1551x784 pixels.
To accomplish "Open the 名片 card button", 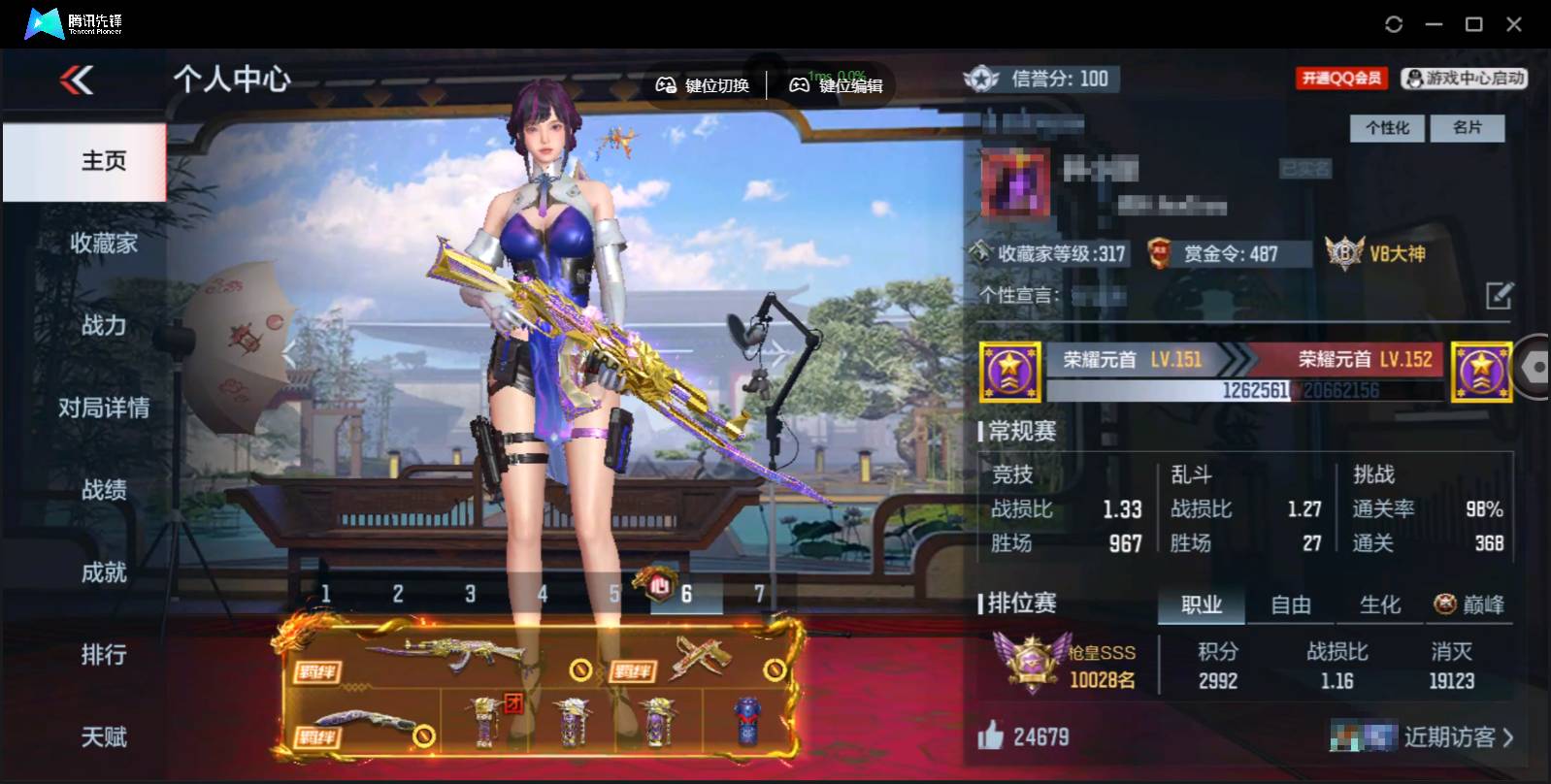I will 1468,128.
